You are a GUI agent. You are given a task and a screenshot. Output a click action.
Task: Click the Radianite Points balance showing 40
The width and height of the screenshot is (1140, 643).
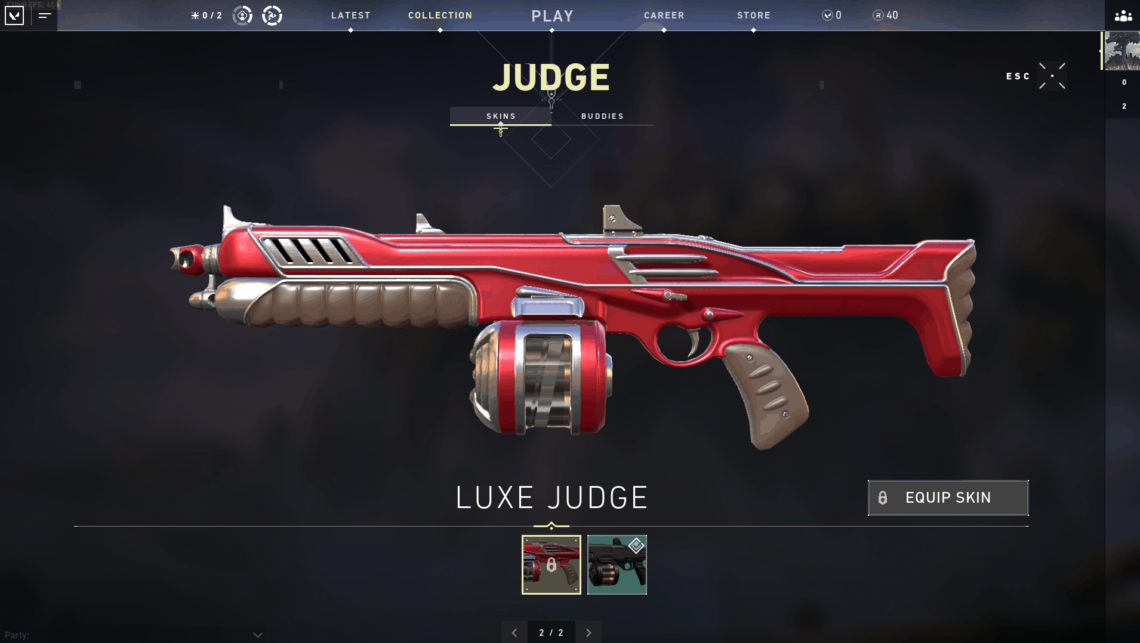(x=885, y=15)
